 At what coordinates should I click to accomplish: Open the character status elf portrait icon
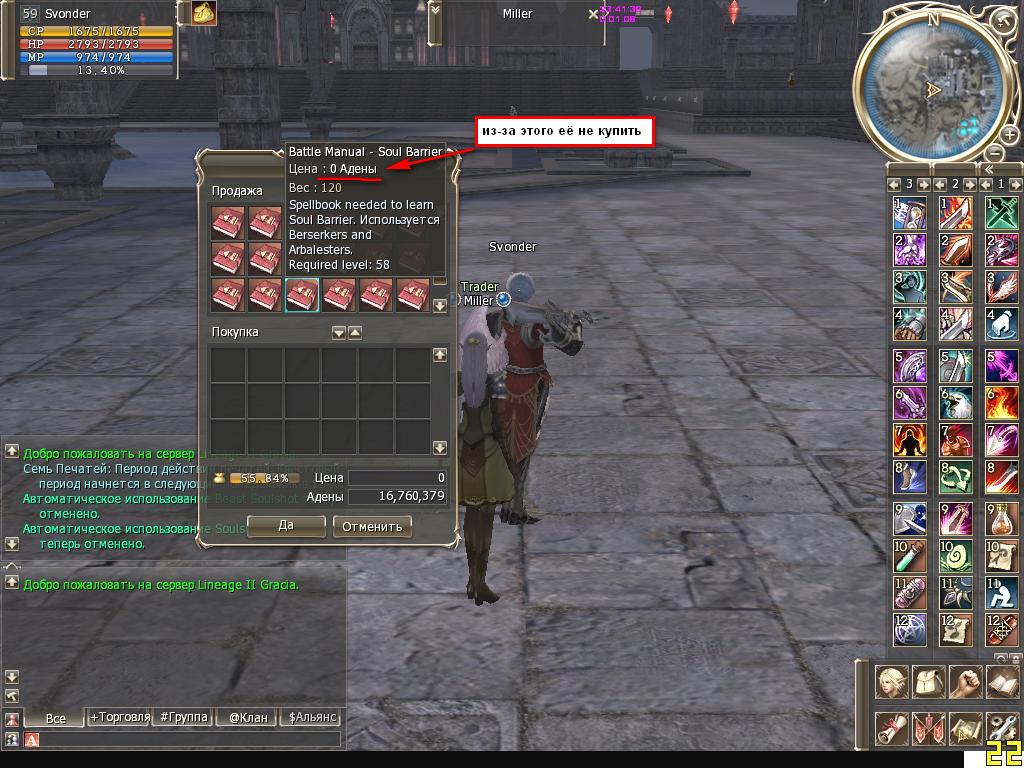892,683
